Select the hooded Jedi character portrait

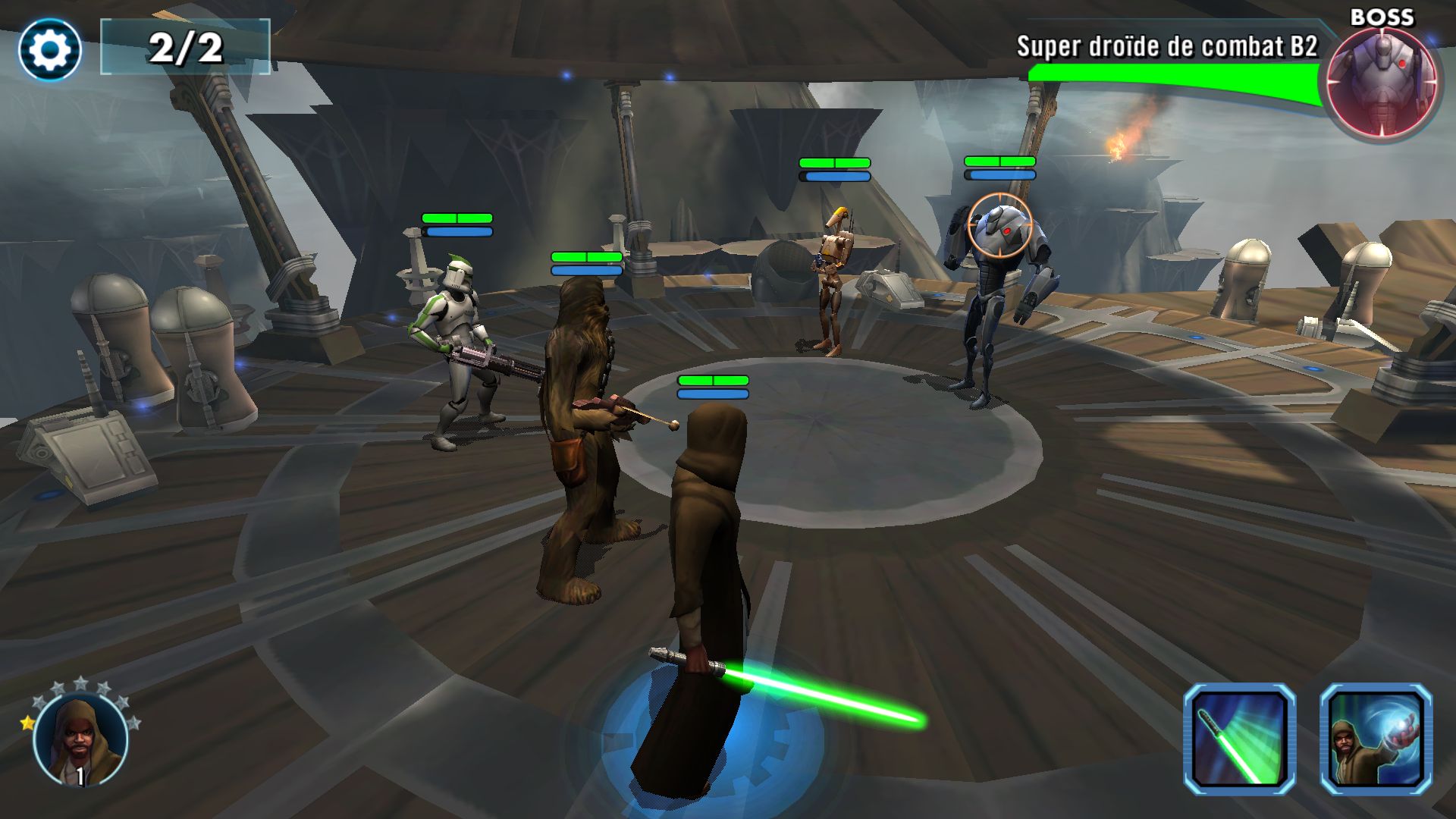[x=80, y=739]
